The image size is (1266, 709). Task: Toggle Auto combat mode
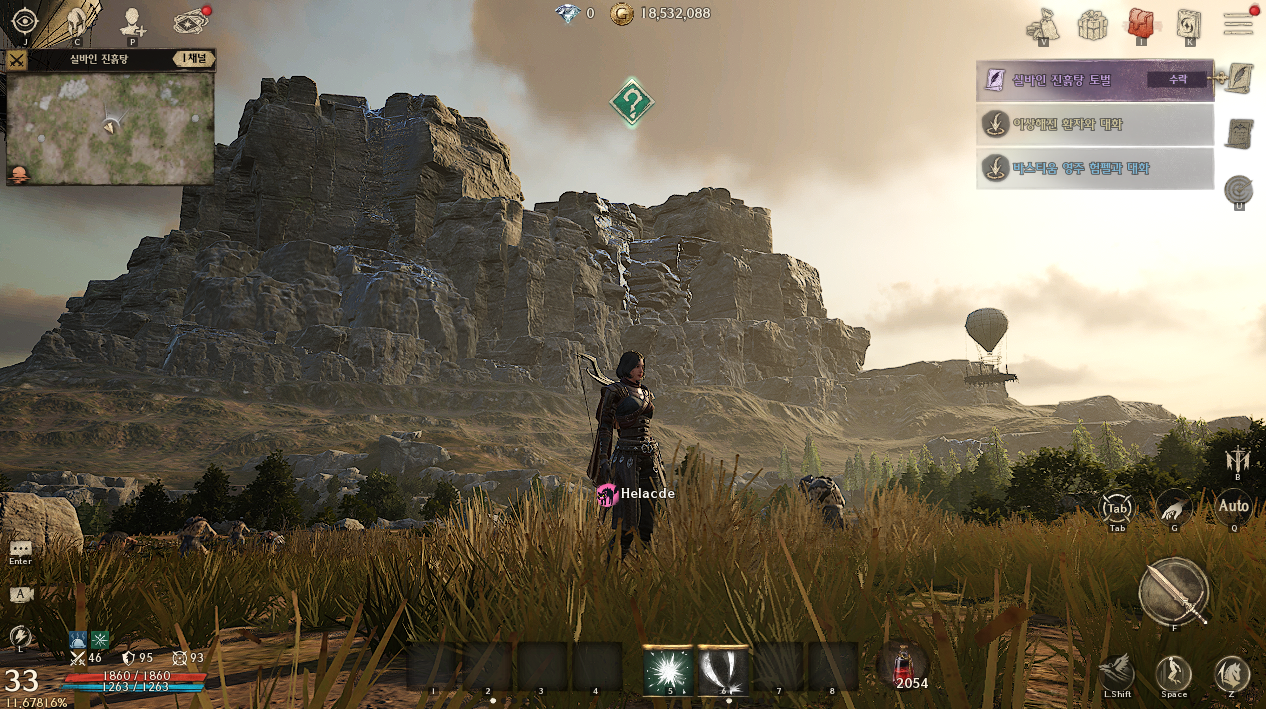[x=1233, y=507]
